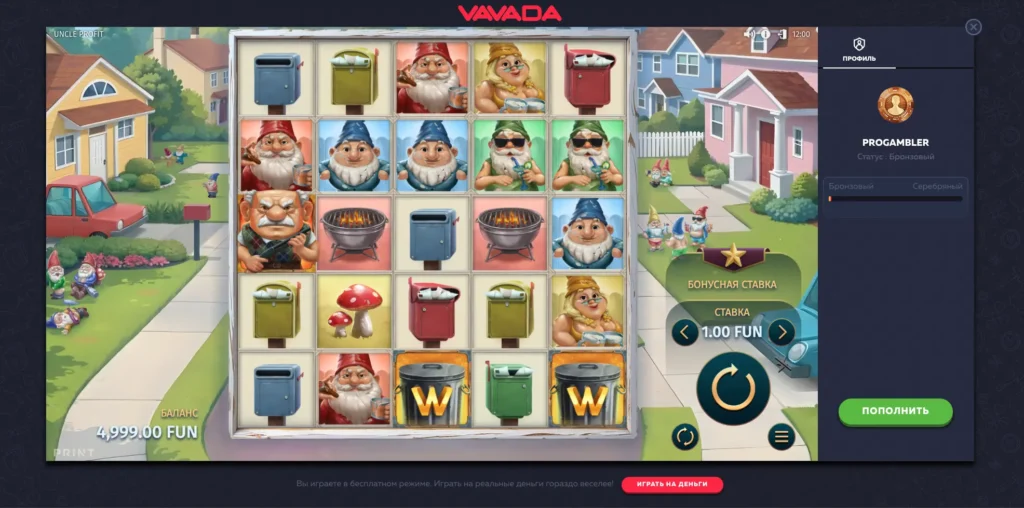Close the profile side panel
1024x508 pixels.
click(973, 27)
